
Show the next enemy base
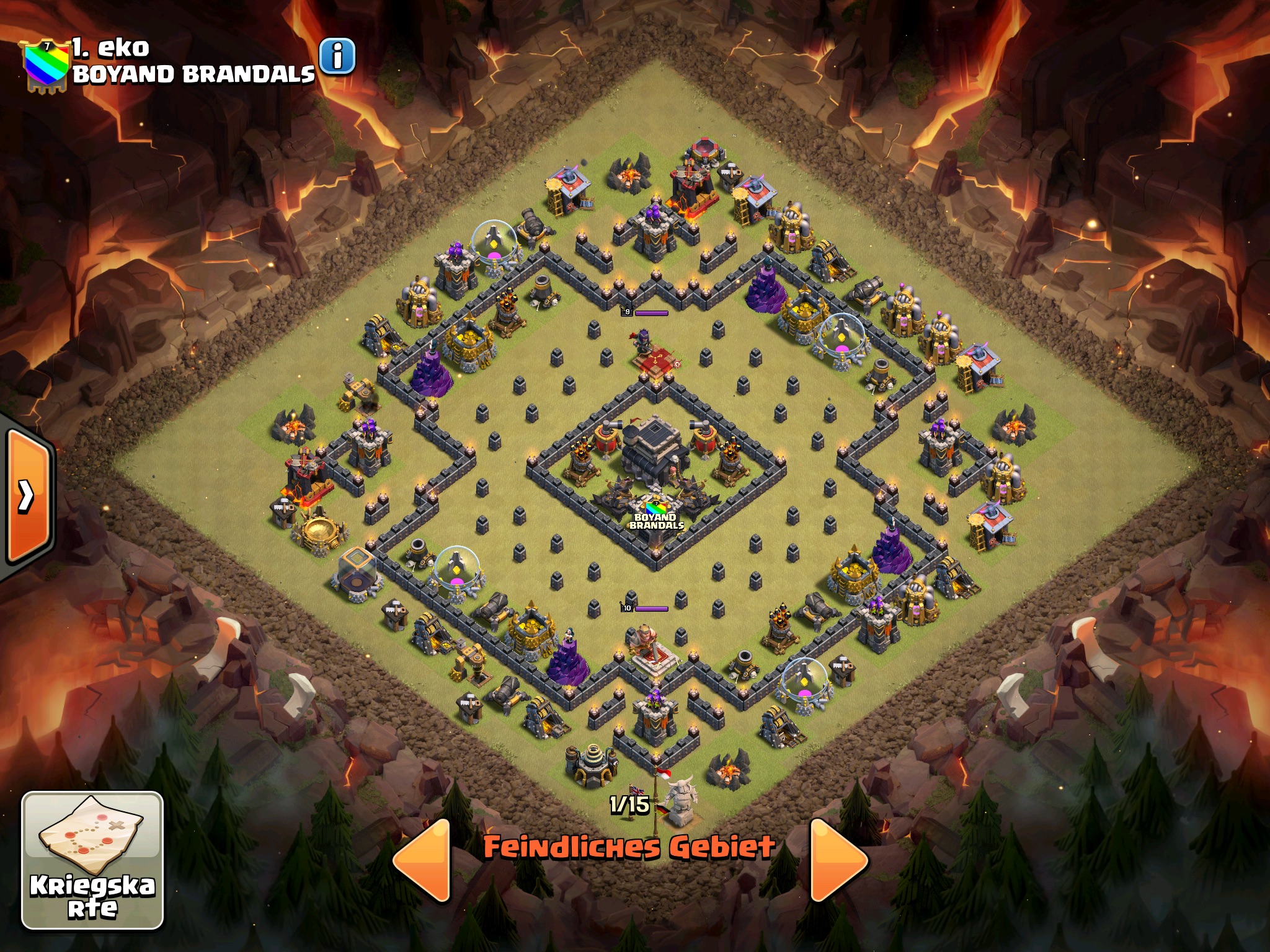[838, 860]
